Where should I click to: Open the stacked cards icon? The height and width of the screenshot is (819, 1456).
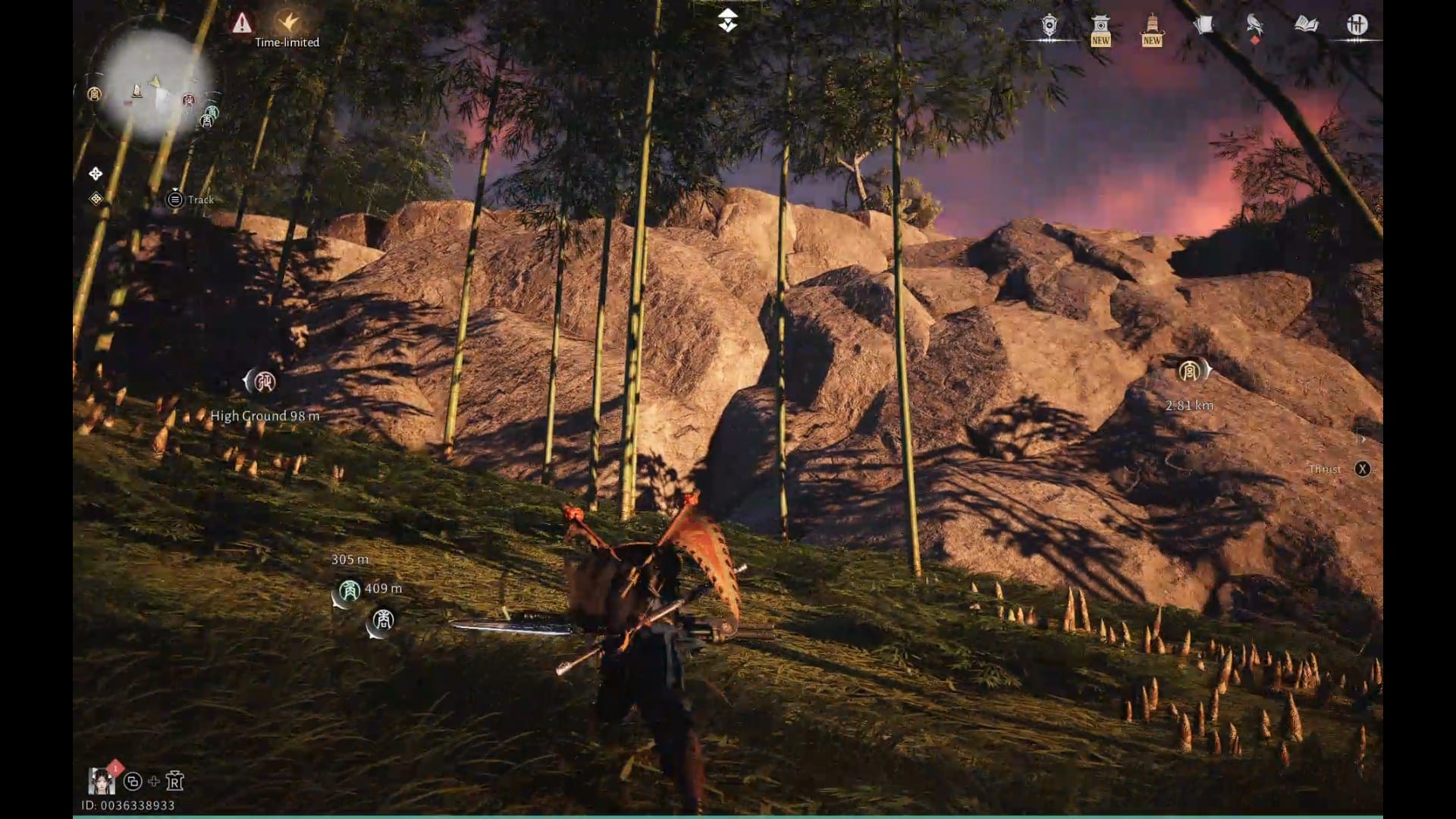1203,26
